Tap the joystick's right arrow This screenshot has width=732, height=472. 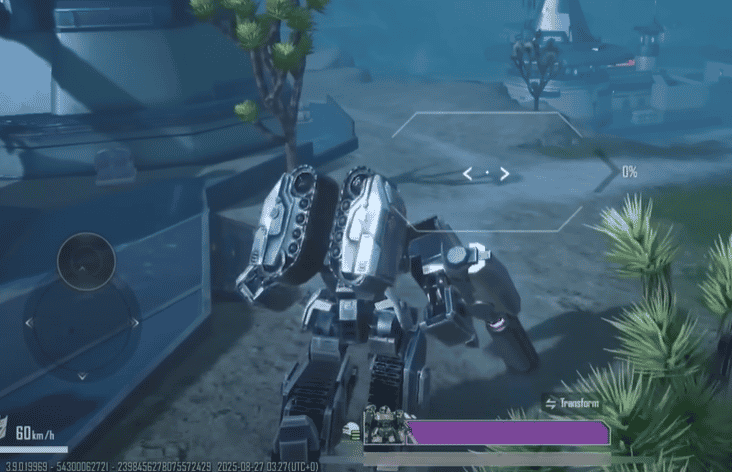pos(134,323)
